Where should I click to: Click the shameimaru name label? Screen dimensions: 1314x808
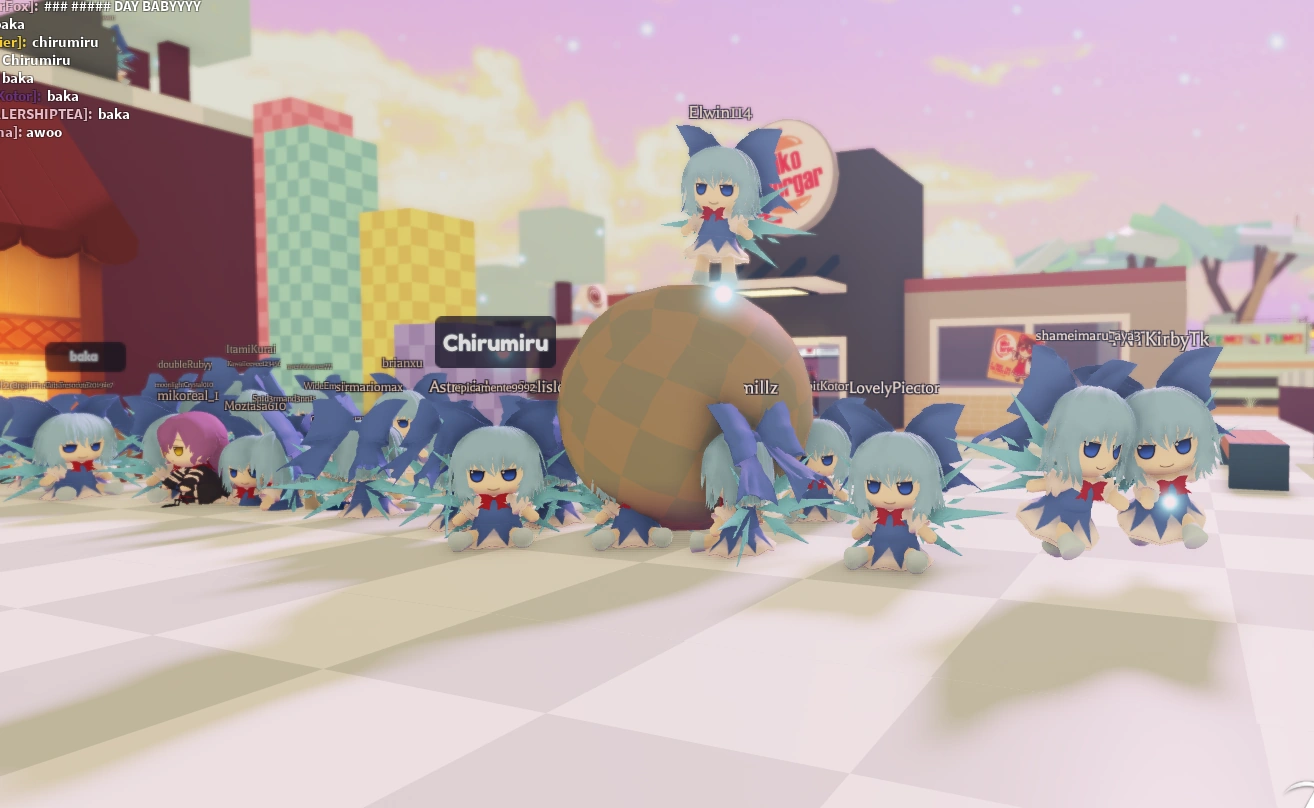click(x=1075, y=337)
